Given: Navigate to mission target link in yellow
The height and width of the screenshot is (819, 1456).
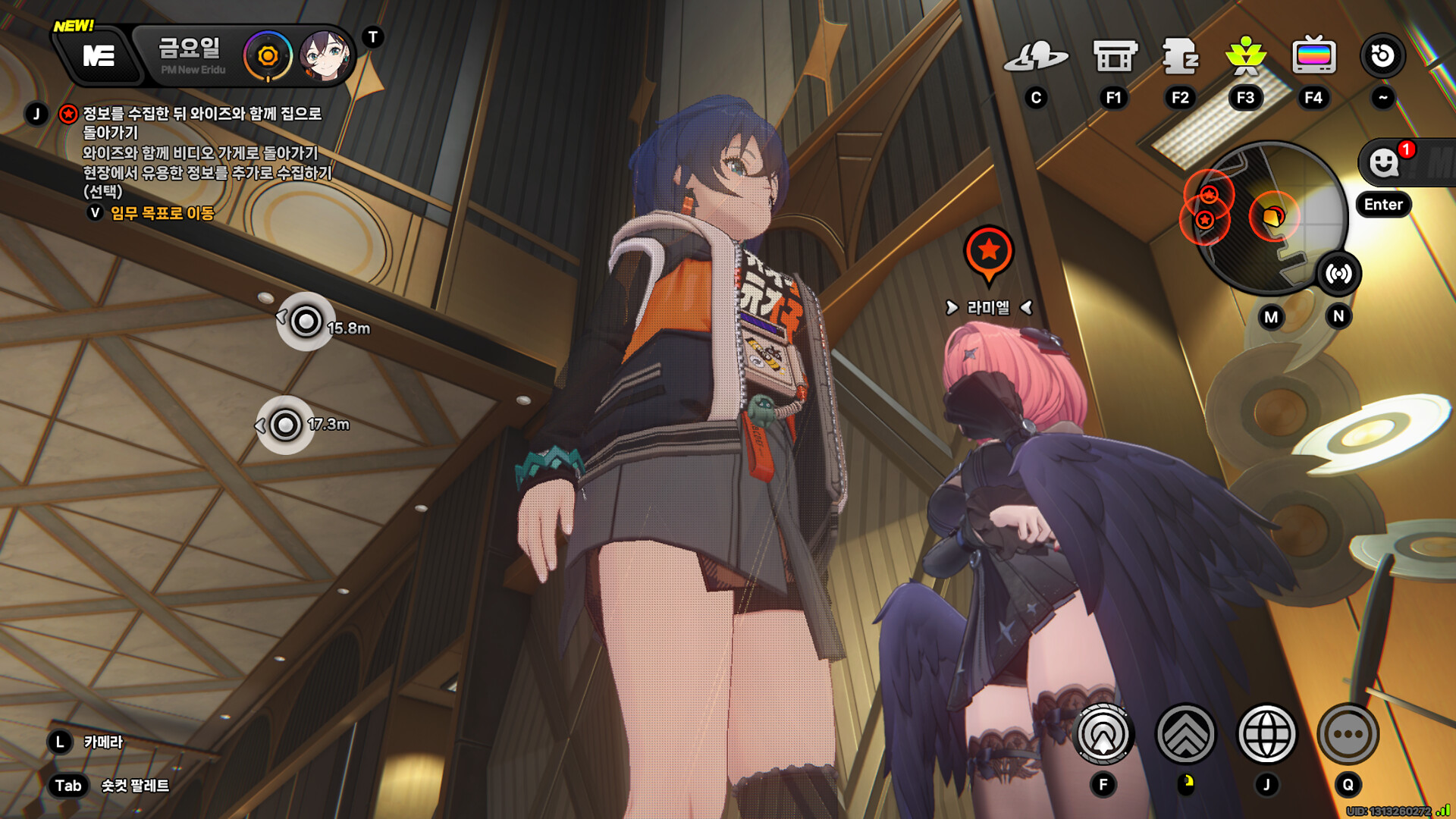Looking at the screenshot, I should [x=162, y=213].
